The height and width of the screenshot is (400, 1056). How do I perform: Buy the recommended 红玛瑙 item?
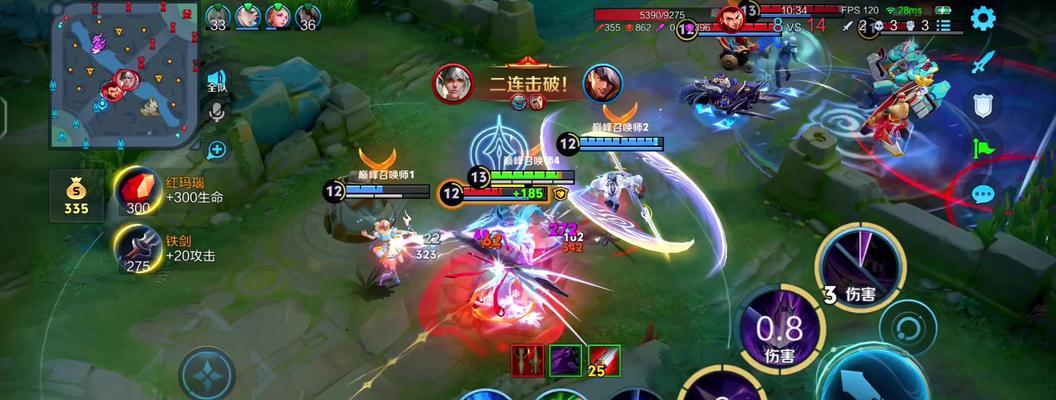tap(137, 191)
